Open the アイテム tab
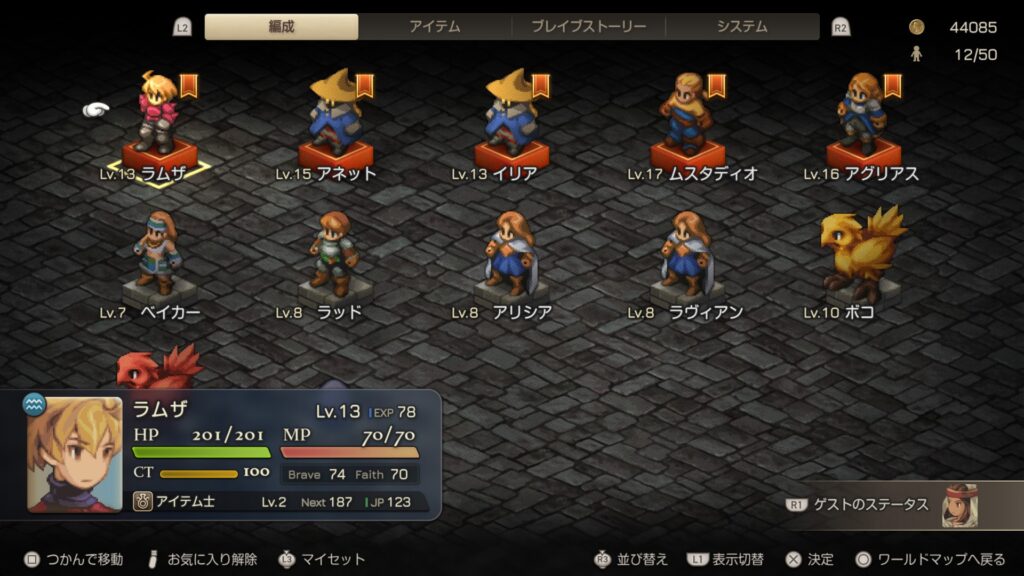 tap(434, 27)
